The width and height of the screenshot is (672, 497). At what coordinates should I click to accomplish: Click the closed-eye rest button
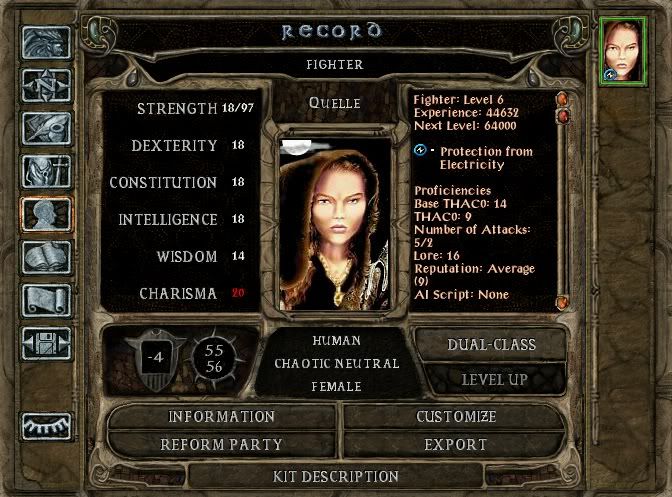pyautogui.click(x=47, y=426)
